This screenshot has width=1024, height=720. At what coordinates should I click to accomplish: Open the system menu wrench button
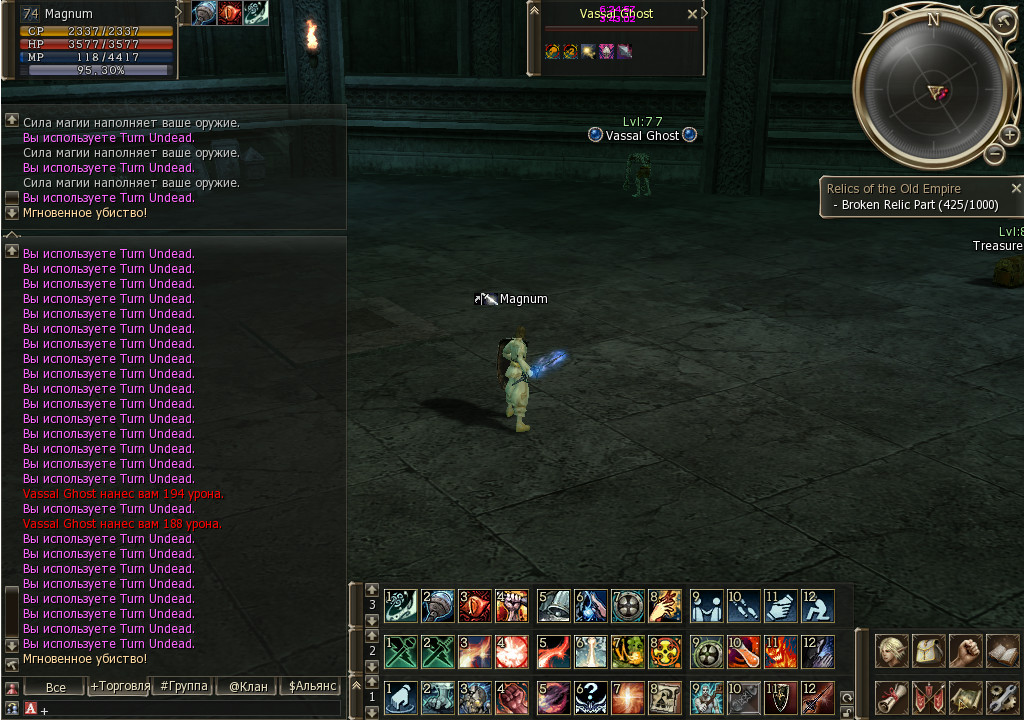tap(1002, 697)
